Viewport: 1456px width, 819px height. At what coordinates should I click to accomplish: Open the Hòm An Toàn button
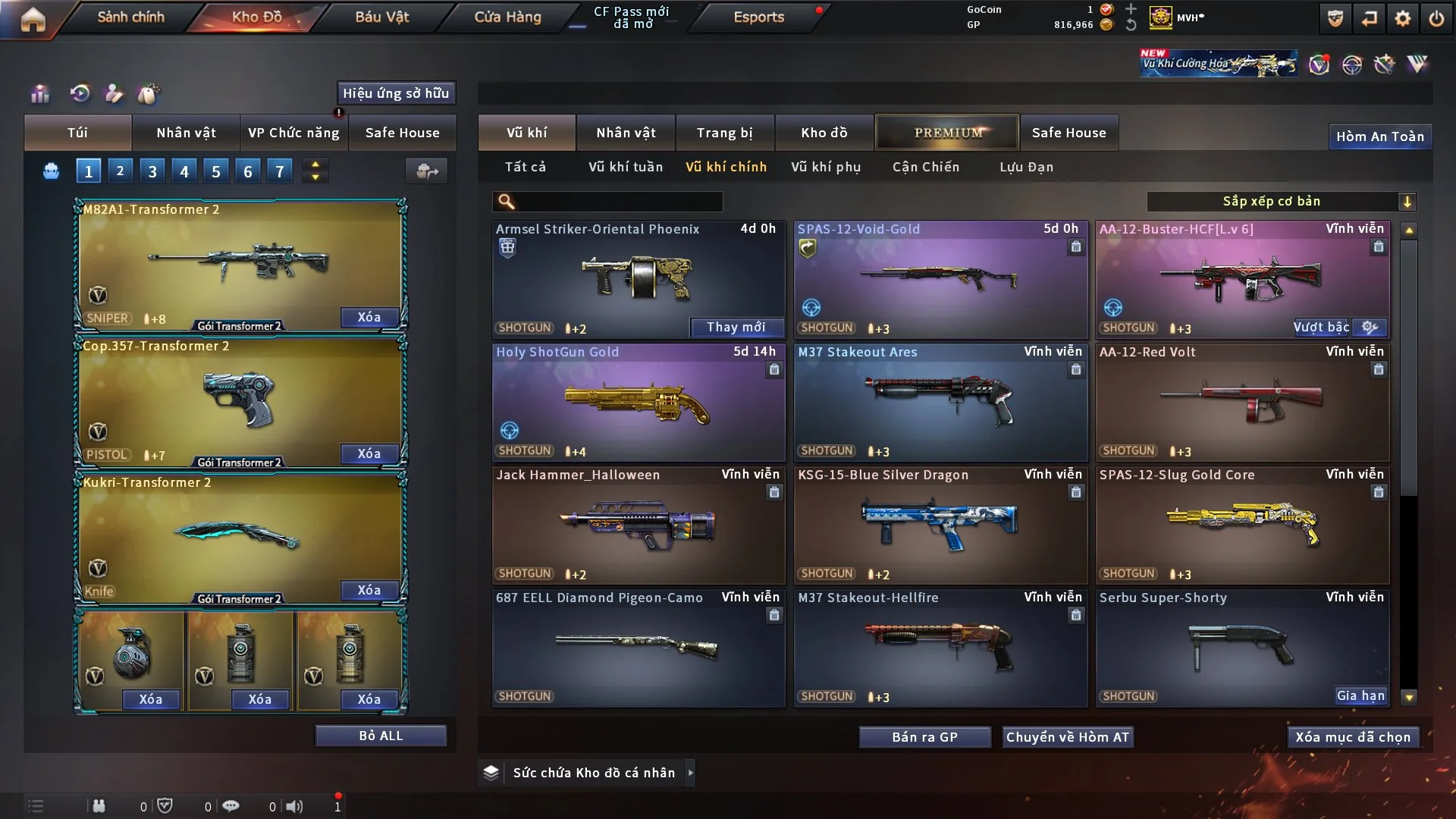tap(1379, 136)
